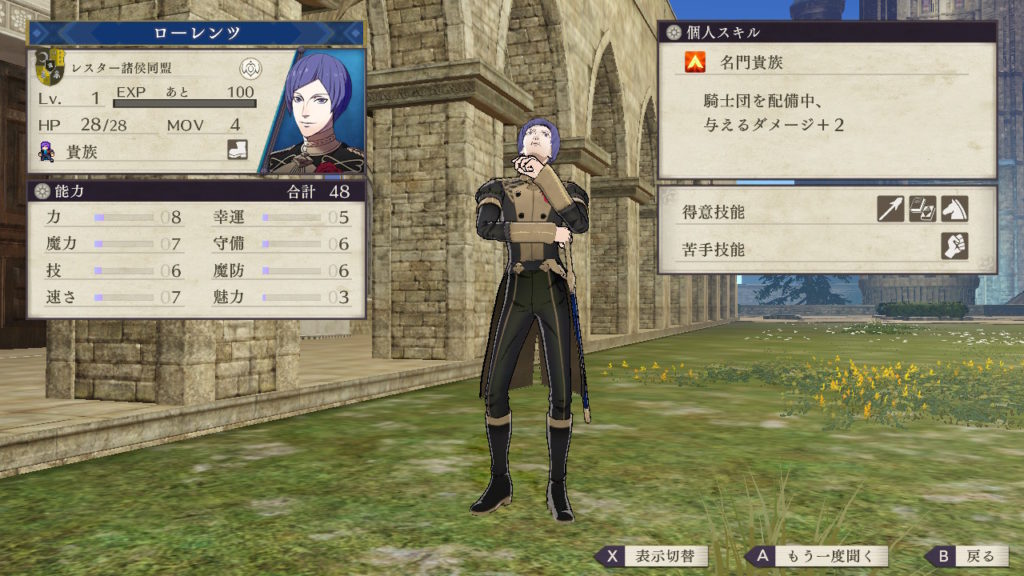This screenshot has width=1024, height=576.
Task: Choose the horse riding proficiency icon
Action: click(954, 208)
